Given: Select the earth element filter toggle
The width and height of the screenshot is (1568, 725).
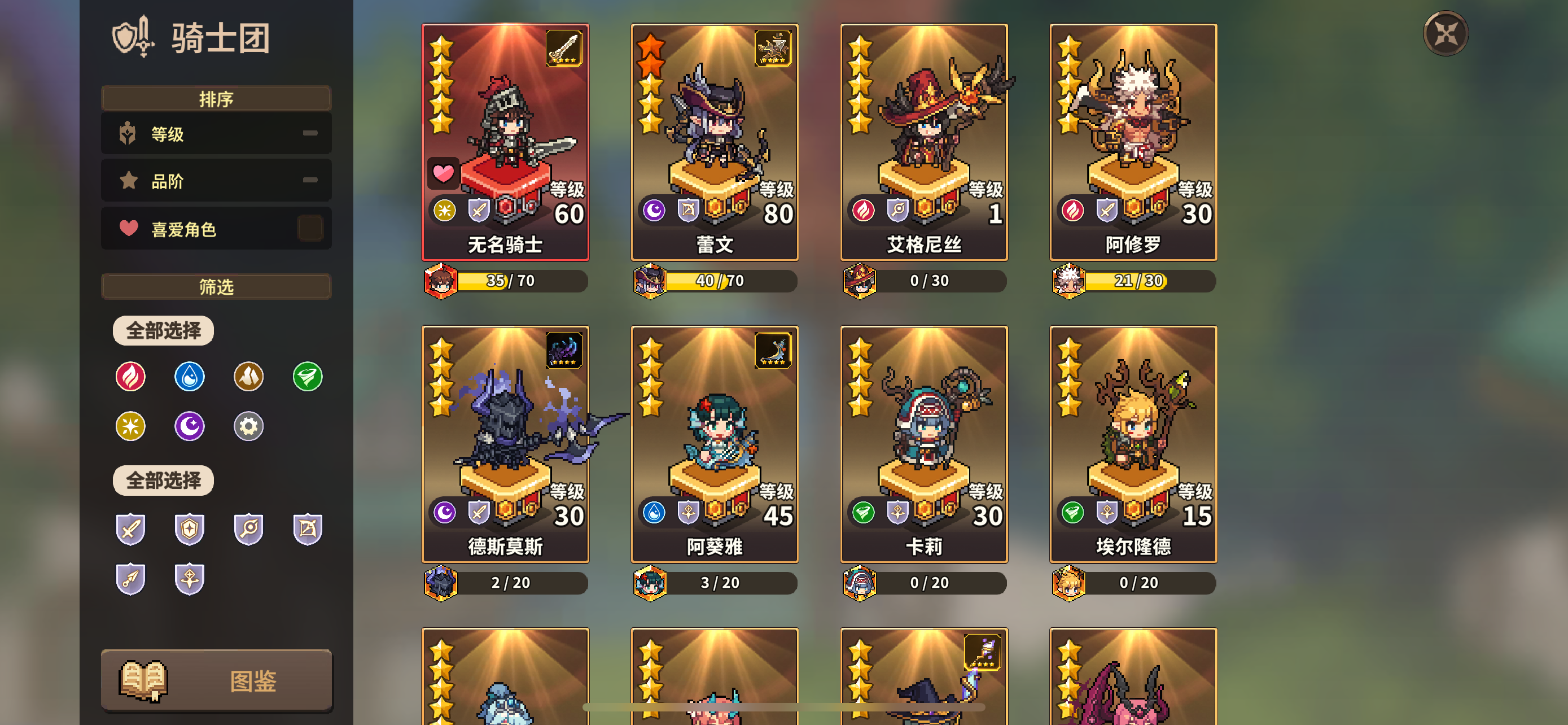Looking at the screenshot, I should click(248, 376).
